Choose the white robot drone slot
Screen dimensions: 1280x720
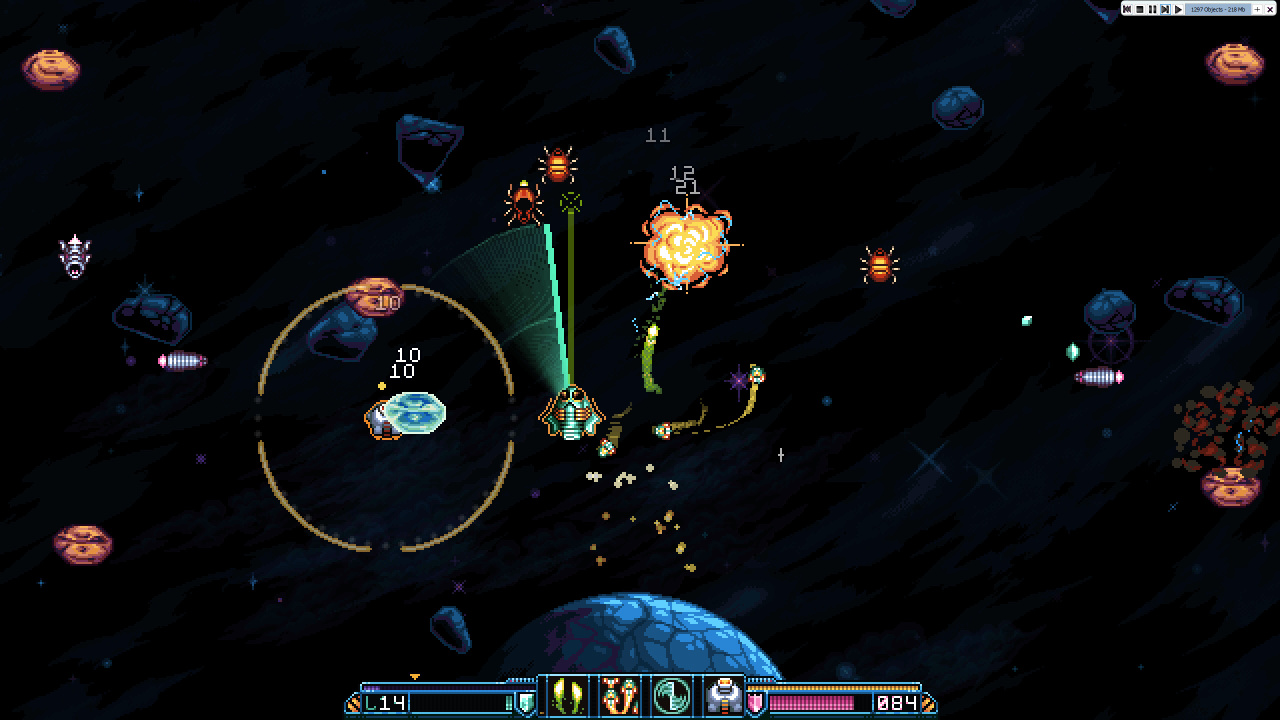[x=722, y=695]
